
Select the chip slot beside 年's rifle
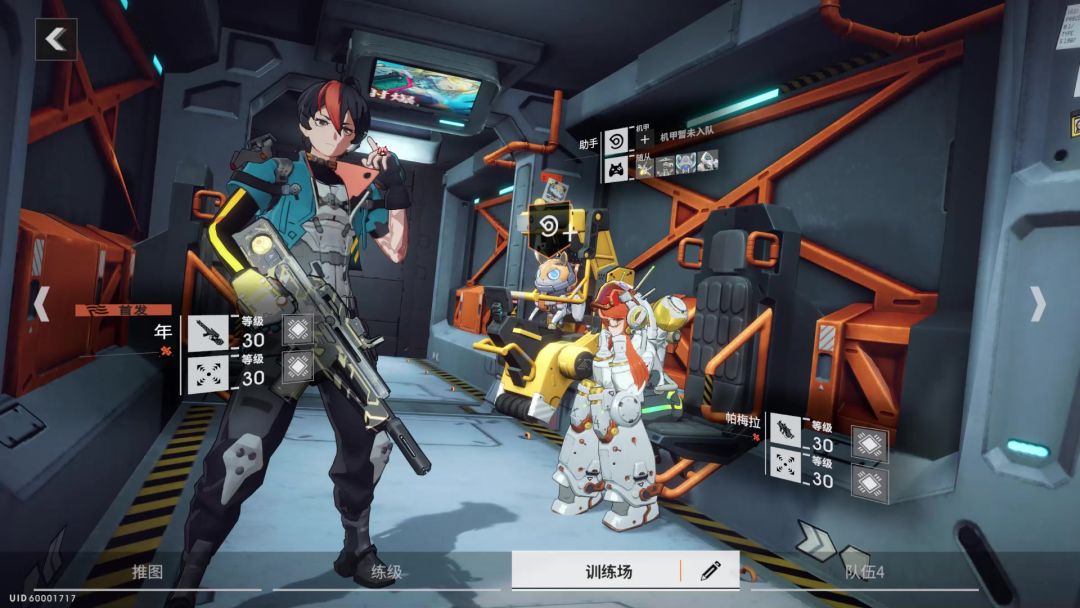(x=297, y=331)
